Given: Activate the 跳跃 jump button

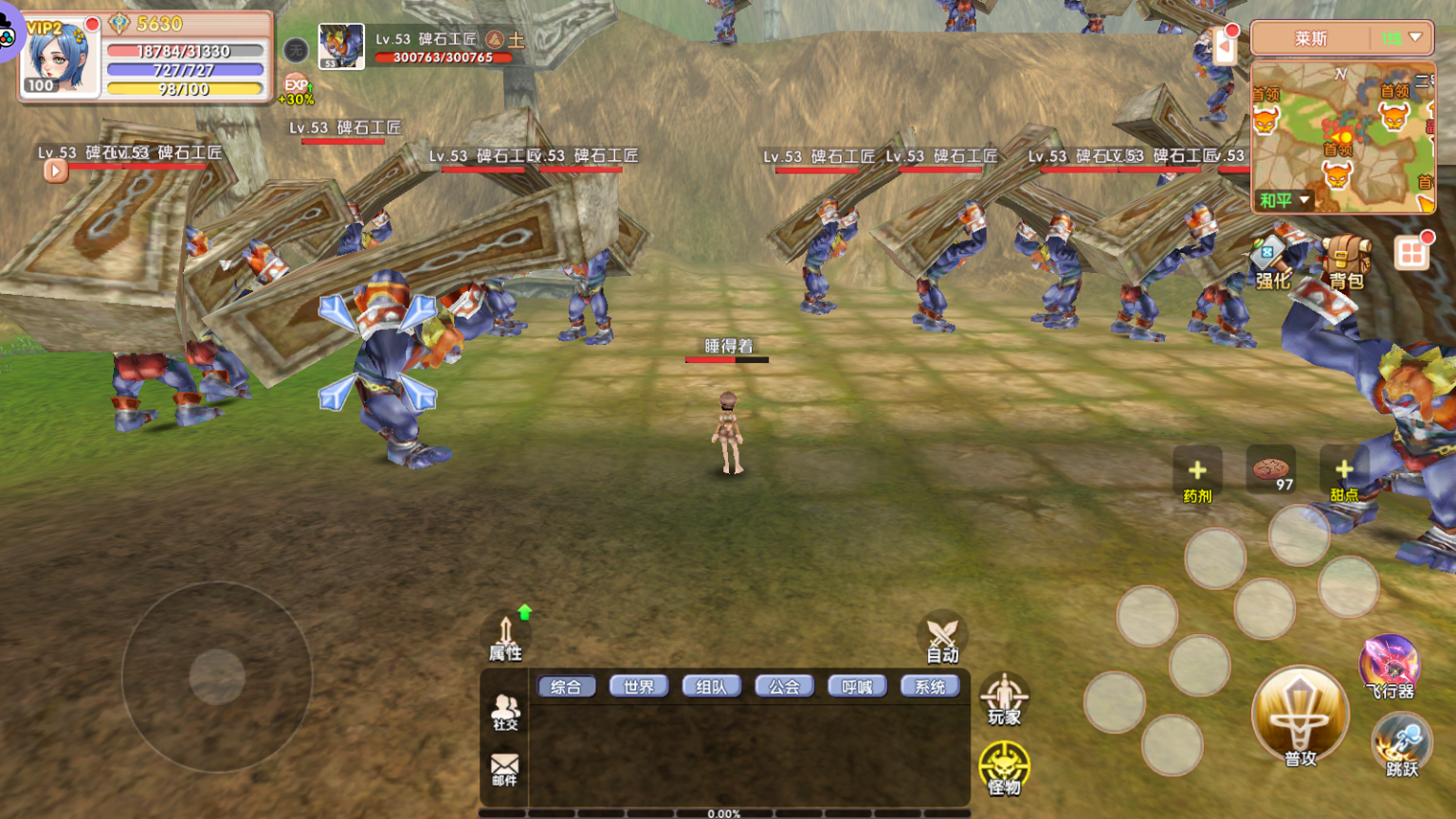Looking at the screenshot, I should click(x=1401, y=745).
